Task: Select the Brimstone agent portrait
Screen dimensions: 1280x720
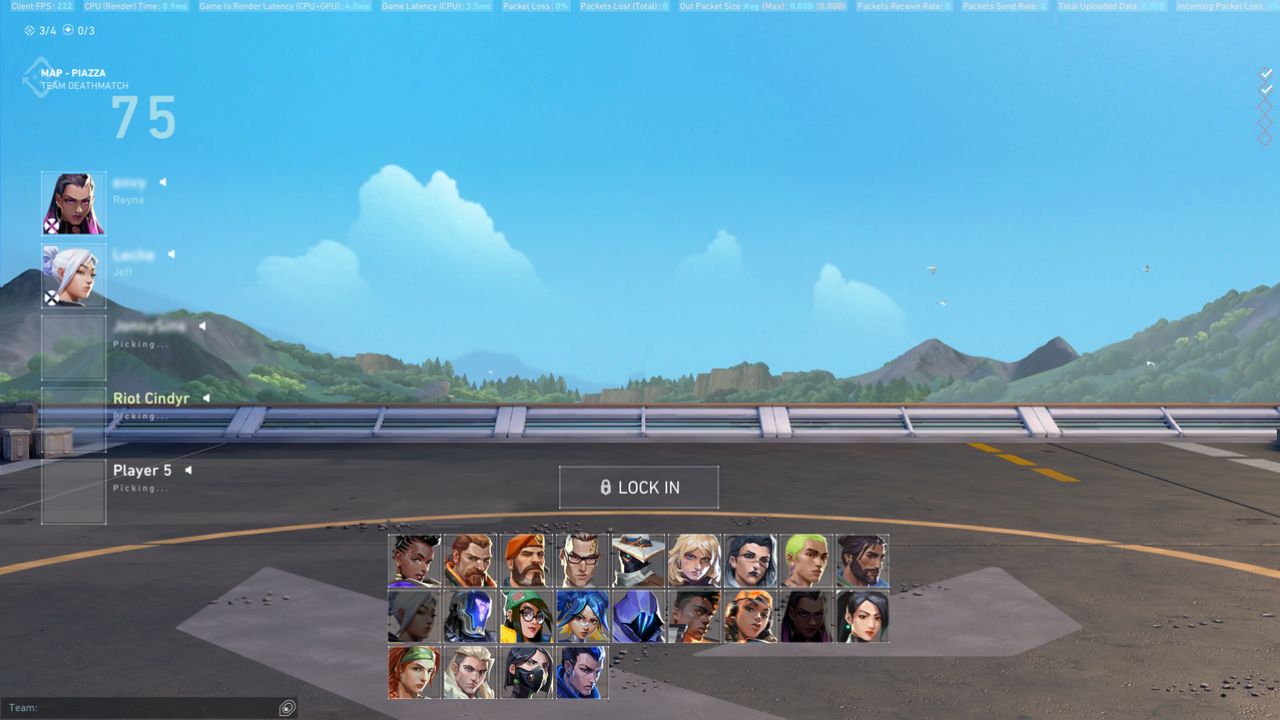Action: 527,561
